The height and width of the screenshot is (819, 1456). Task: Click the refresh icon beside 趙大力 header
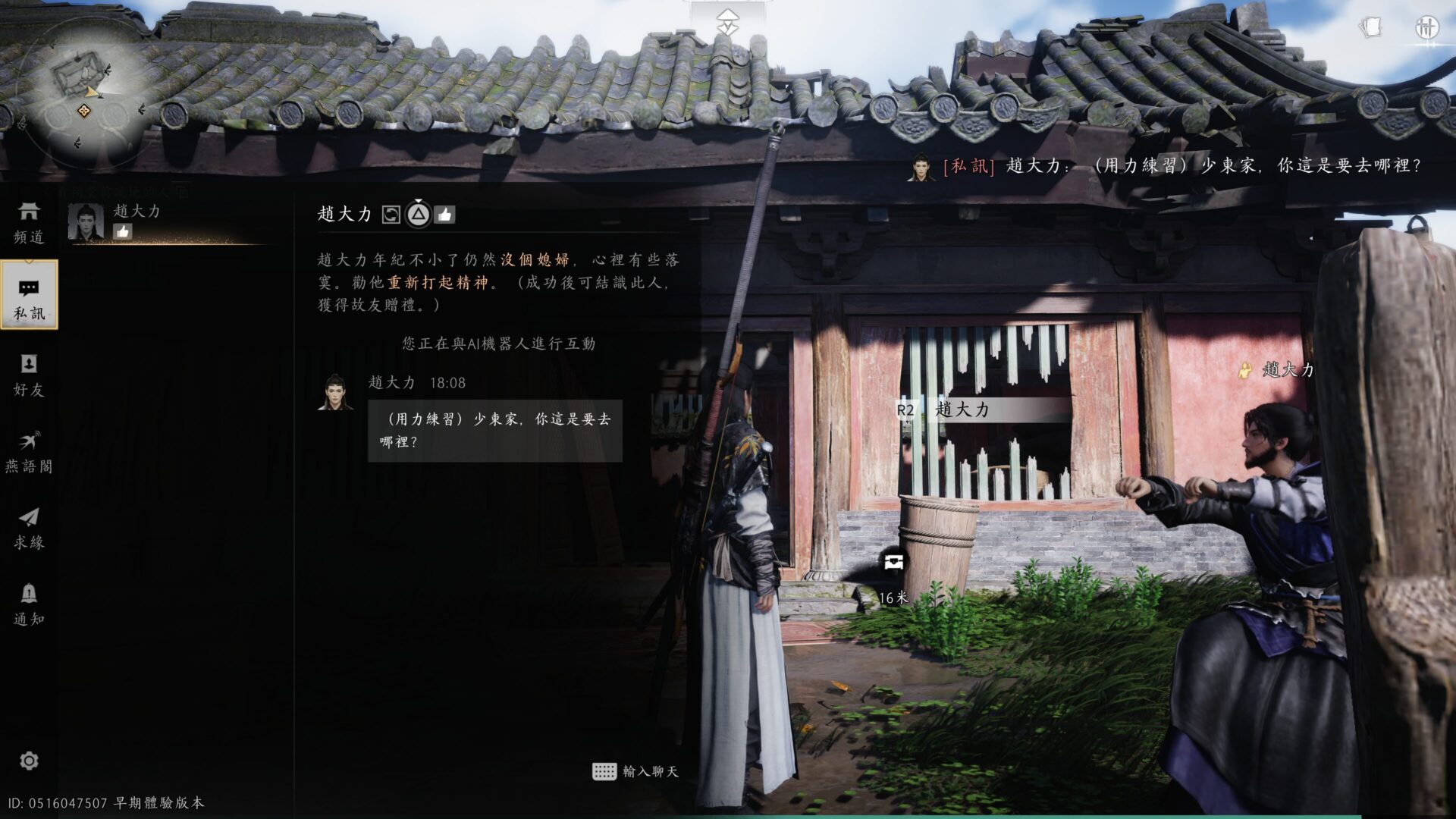coord(391,215)
